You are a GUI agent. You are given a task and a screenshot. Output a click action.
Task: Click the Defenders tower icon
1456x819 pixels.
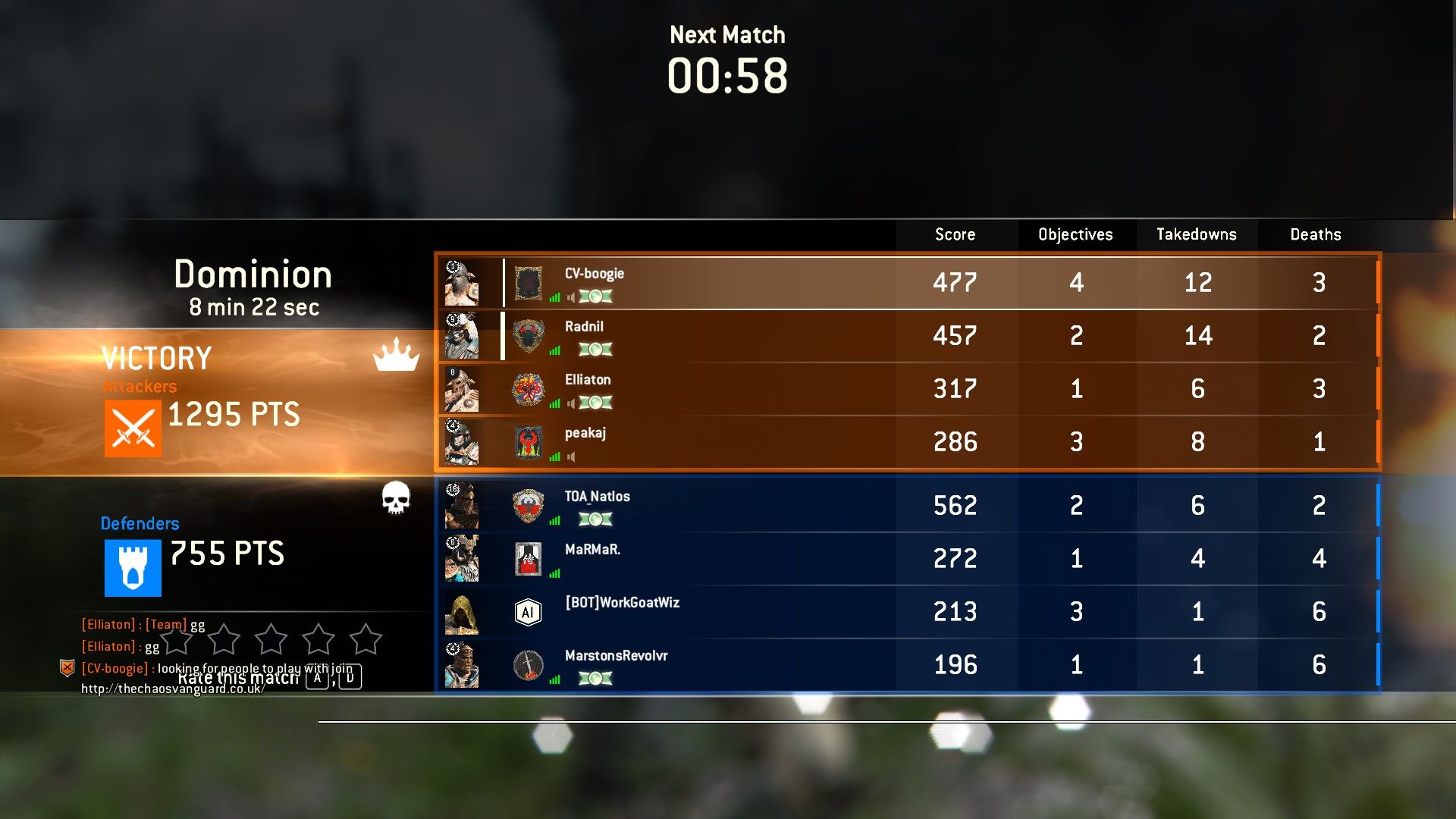pyautogui.click(x=133, y=568)
